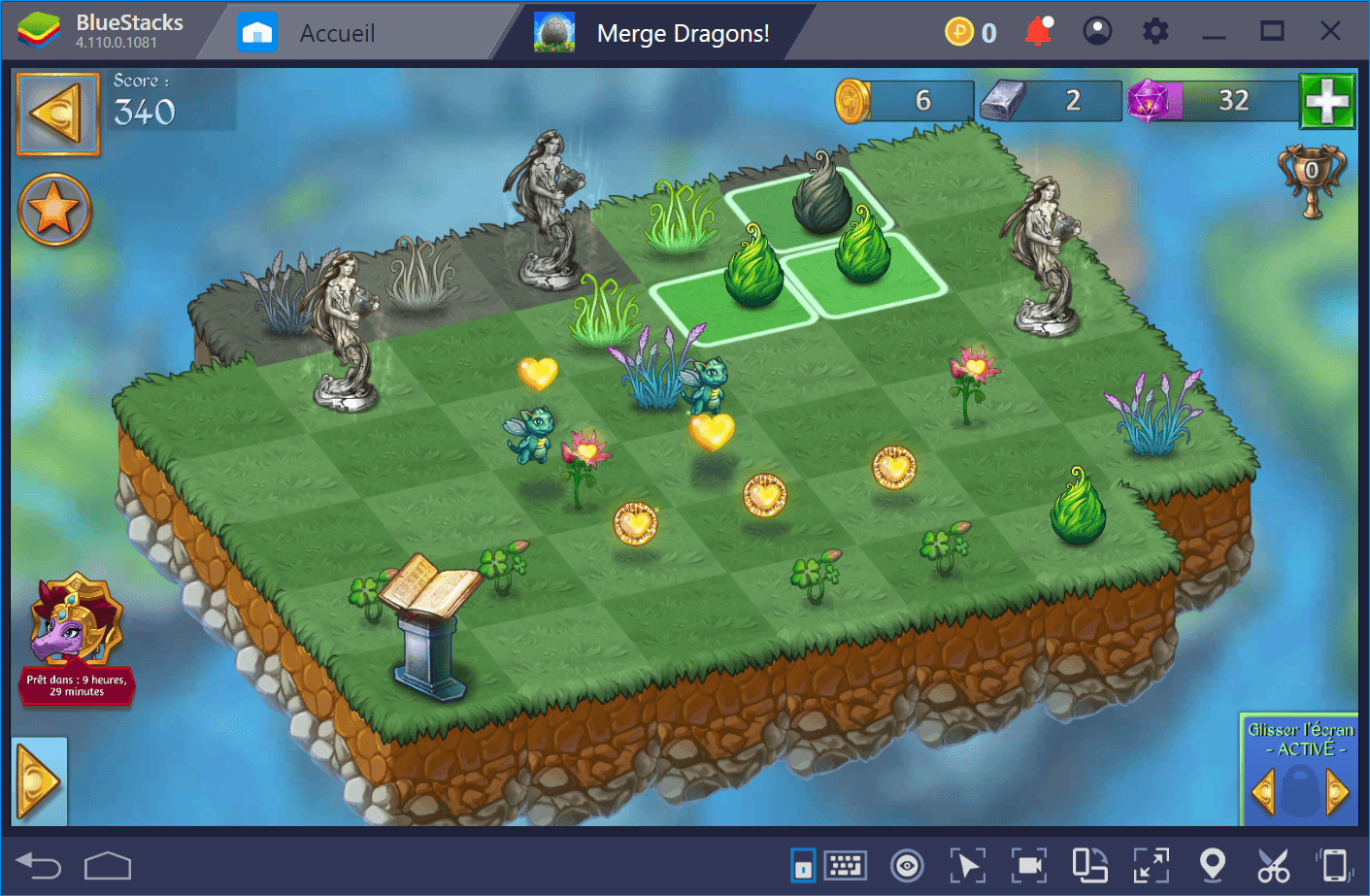Trigger the shake device function

1332,864
